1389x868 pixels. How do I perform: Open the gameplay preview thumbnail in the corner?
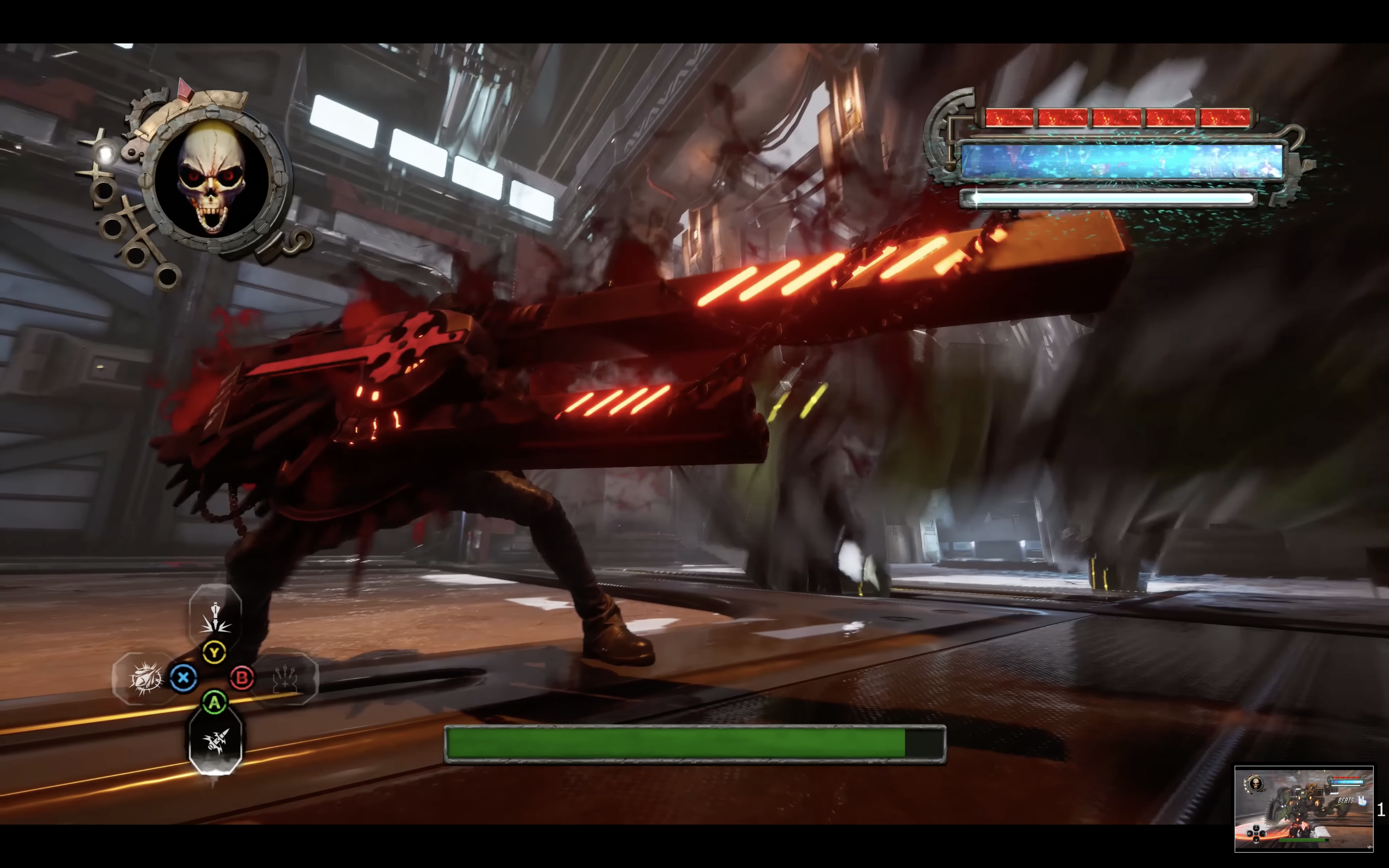[1304, 808]
